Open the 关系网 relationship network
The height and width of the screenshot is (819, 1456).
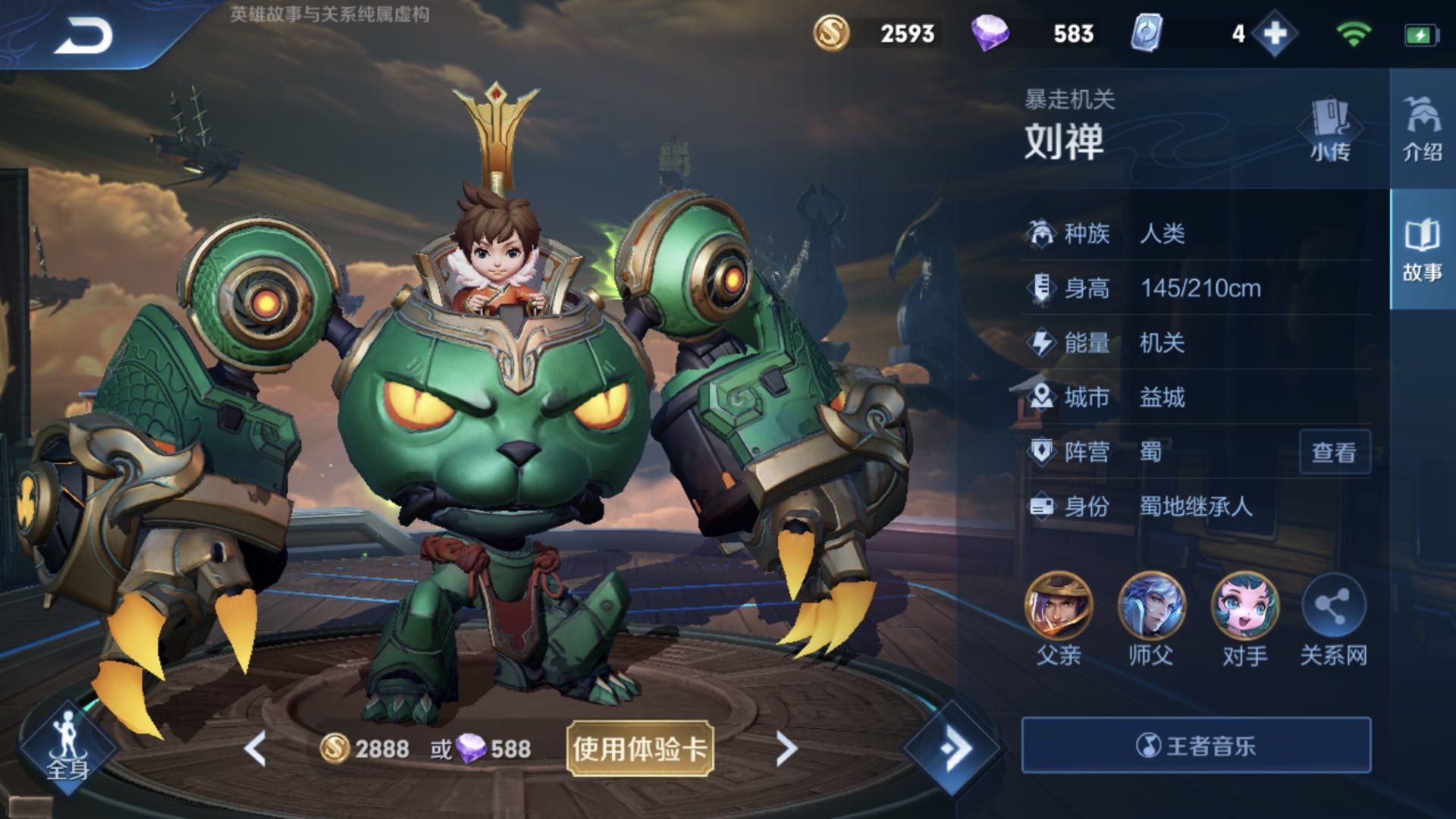point(1333,607)
